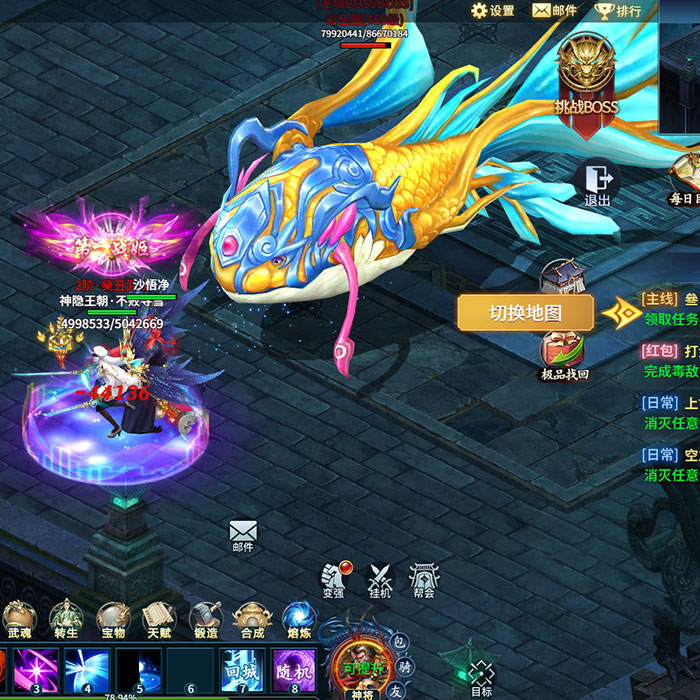Image resolution: width=700 pixels, height=700 pixels.
Task: Open the 熔炼 smelting swirl icon
Action: (x=298, y=620)
